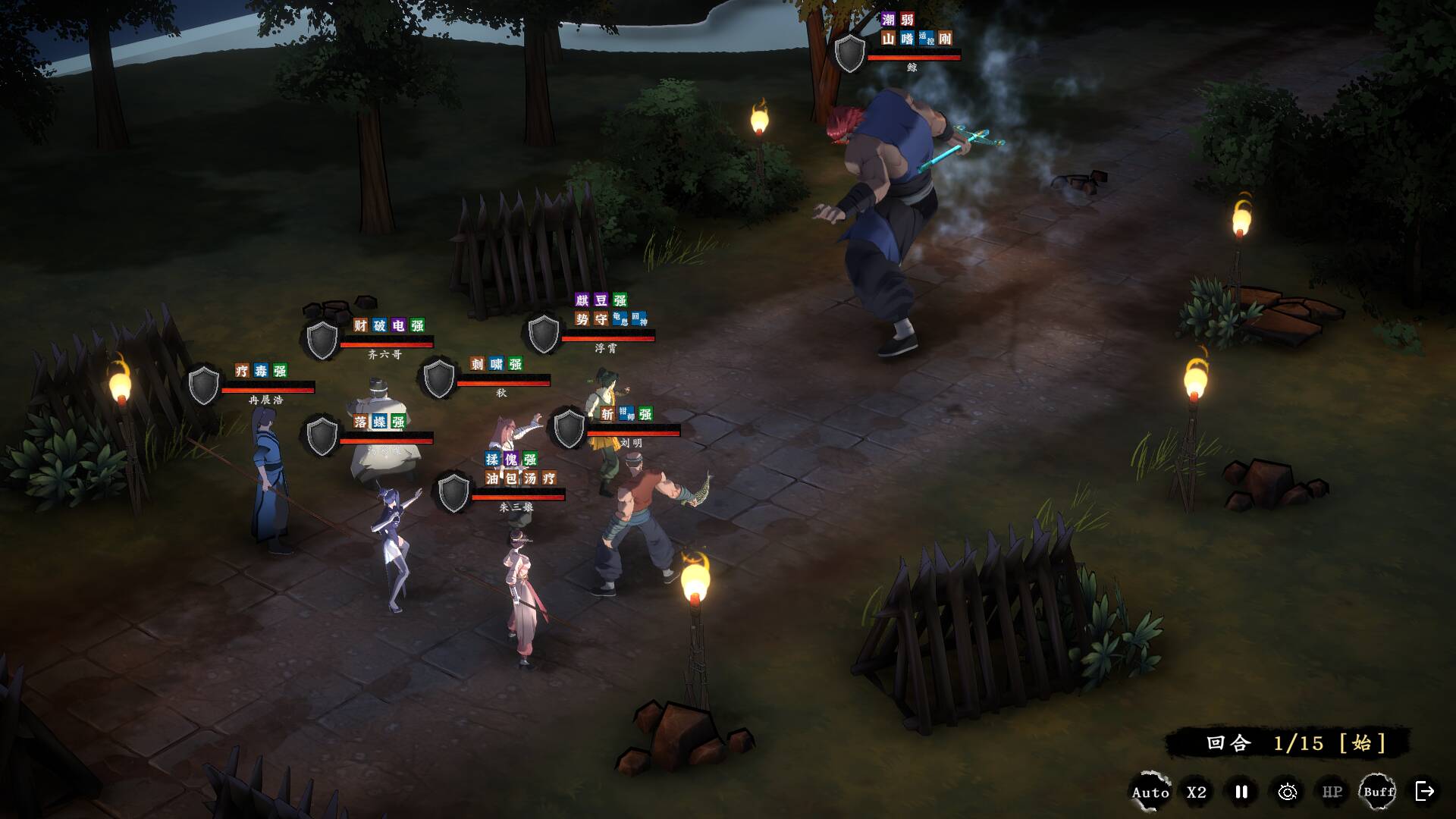Toggle the Buff display button

click(1379, 792)
